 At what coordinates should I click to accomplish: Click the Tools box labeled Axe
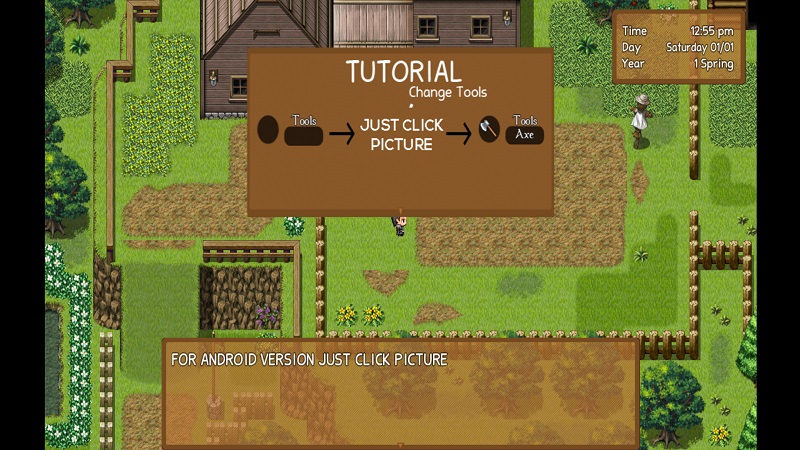525,135
